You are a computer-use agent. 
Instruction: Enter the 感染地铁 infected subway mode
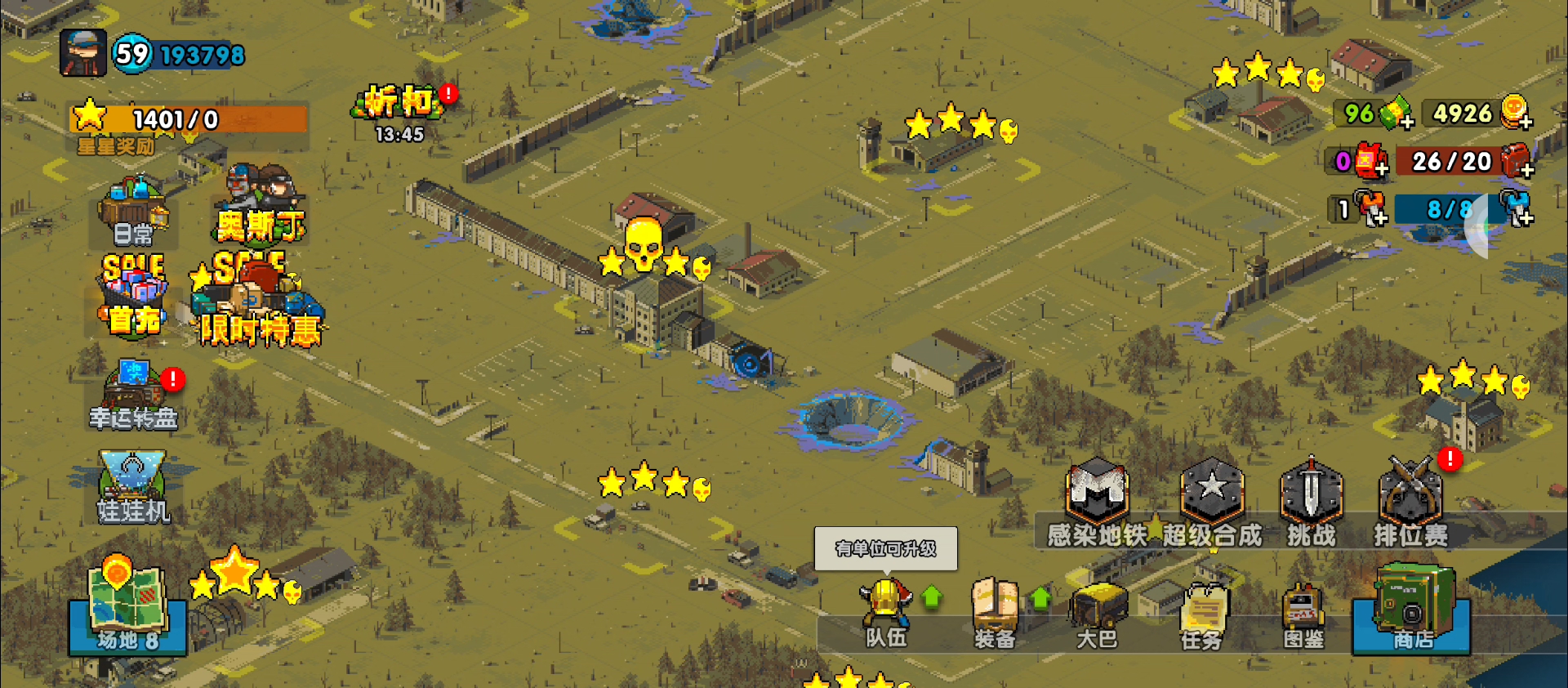(x=1098, y=504)
